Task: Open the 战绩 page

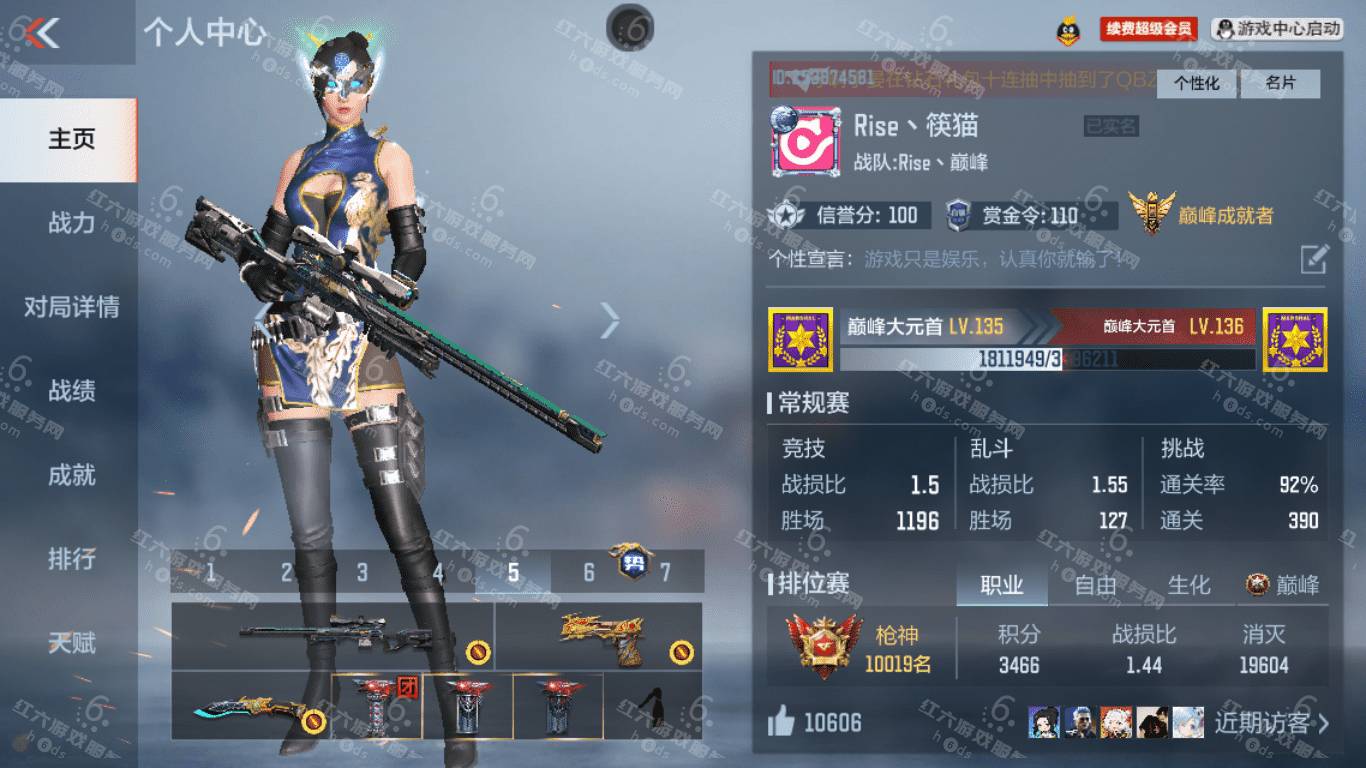Action: click(x=71, y=391)
